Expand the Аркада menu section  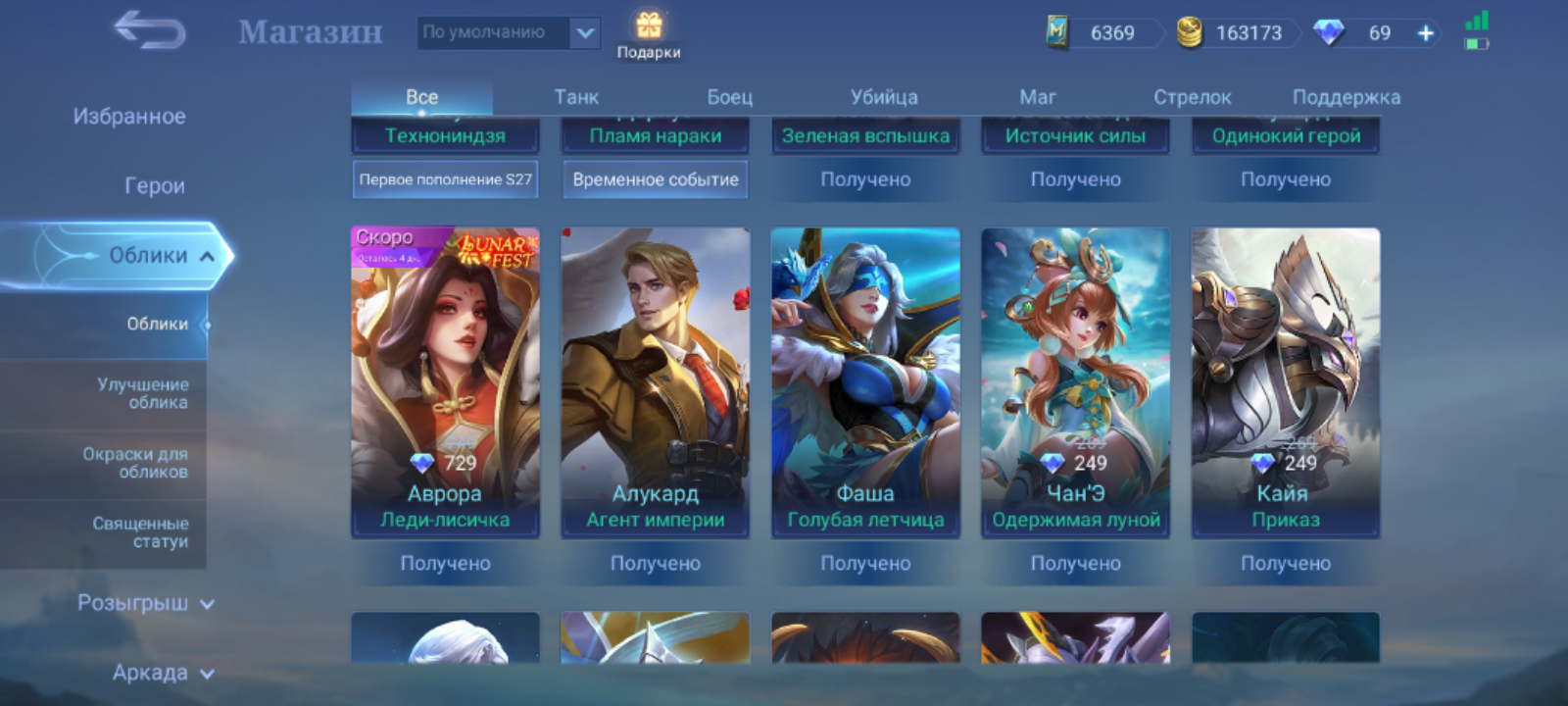(162, 673)
